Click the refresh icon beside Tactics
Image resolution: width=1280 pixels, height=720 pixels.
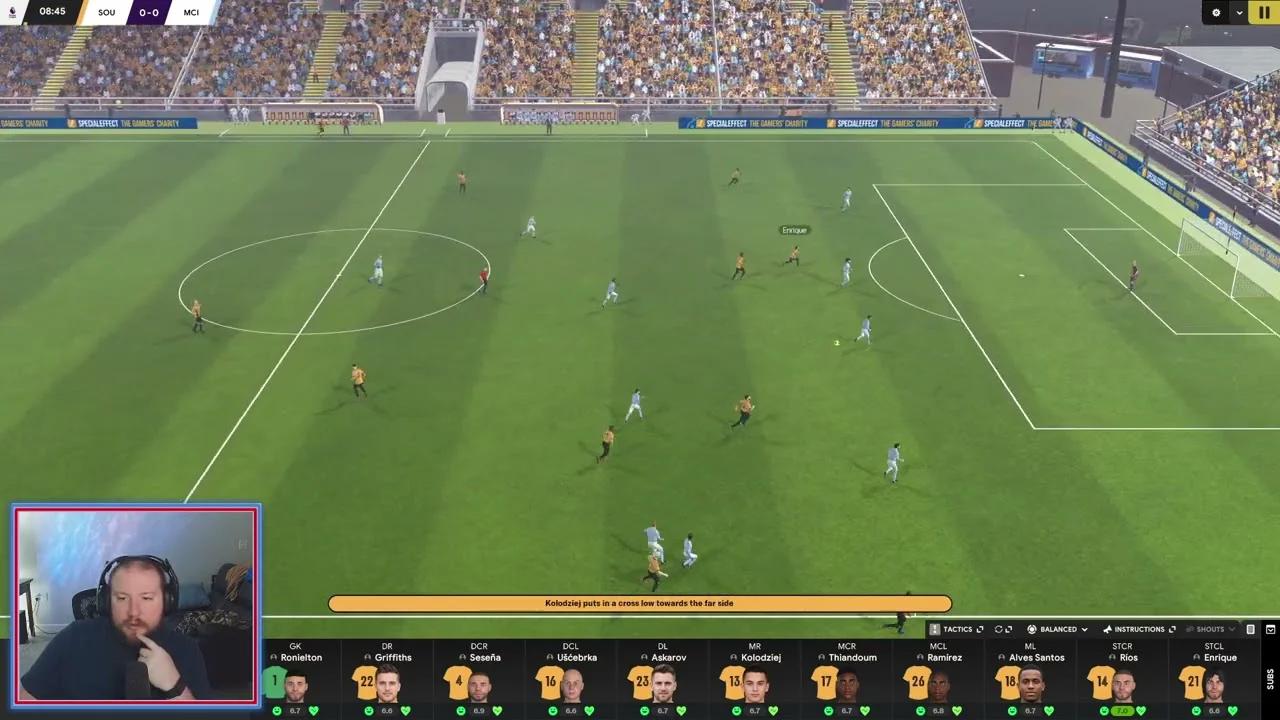pyautogui.click(x=998, y=629)
